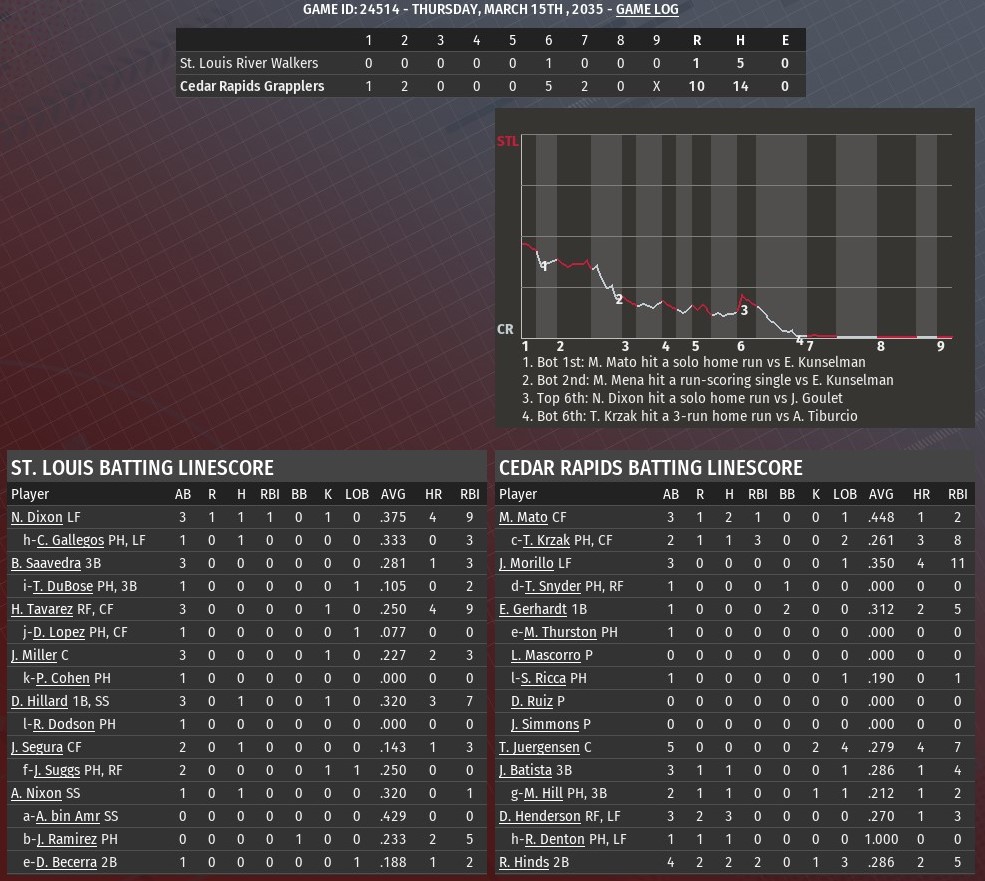The image size is (985, 881).
Task: Select J. Segura from the batting list
Action: [x=37, y=747]
